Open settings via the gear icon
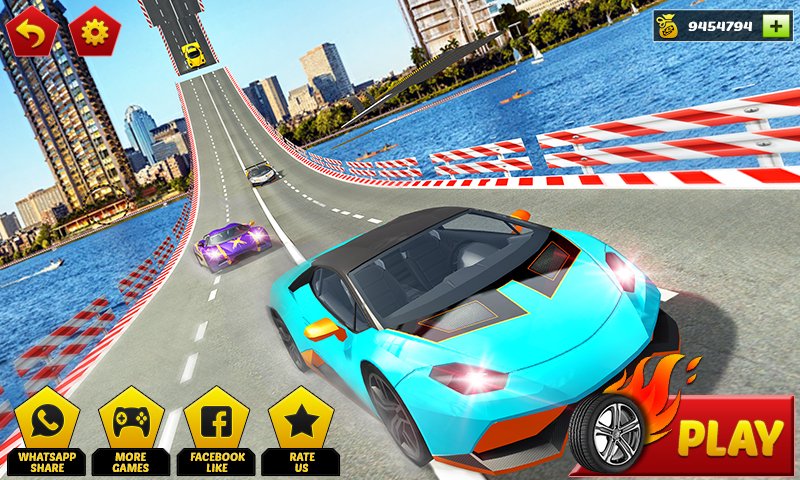 pyautogui.click(x=96, y=31)
